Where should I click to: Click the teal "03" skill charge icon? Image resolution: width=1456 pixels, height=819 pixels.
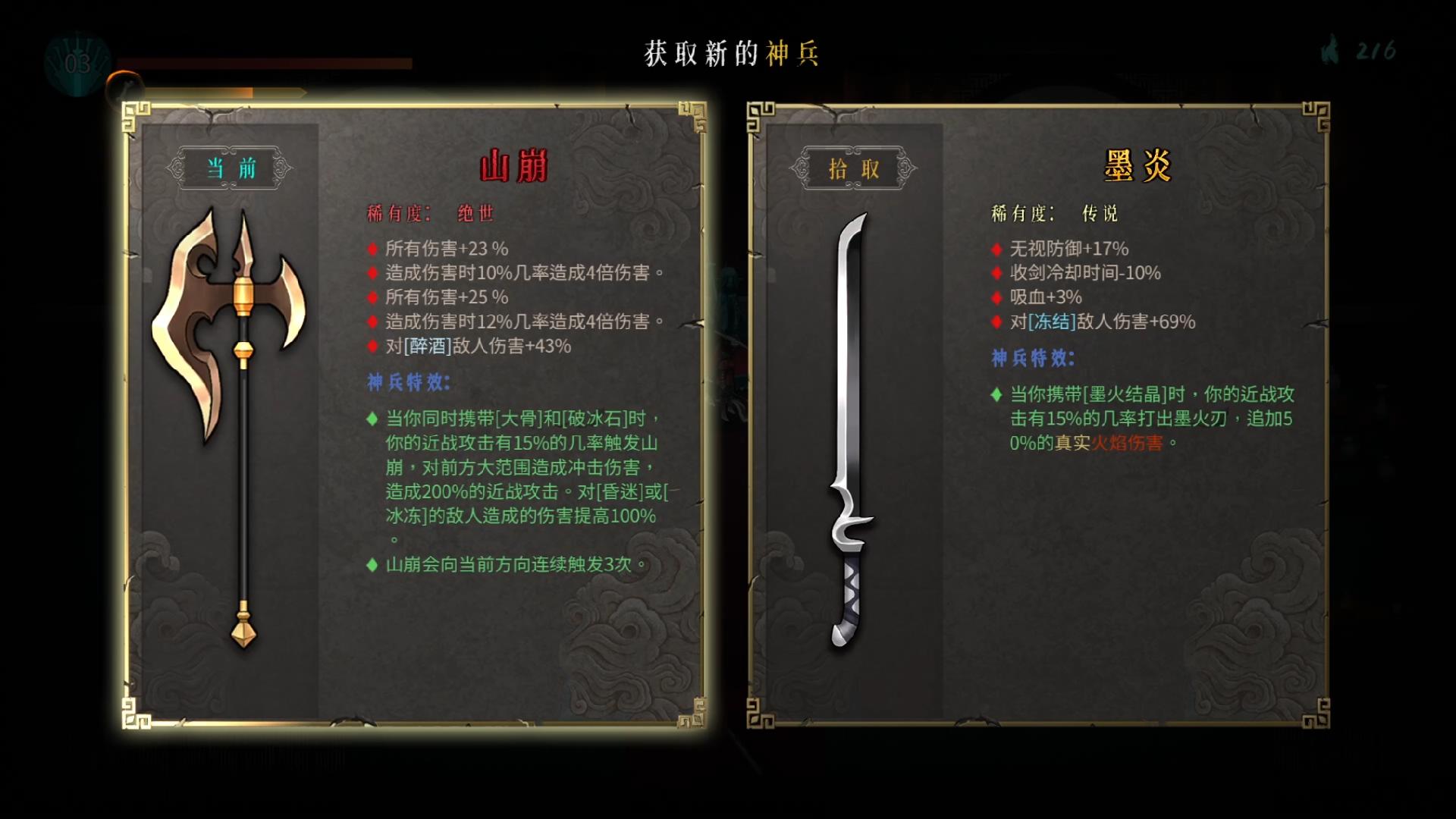click(x=76, y=60)
